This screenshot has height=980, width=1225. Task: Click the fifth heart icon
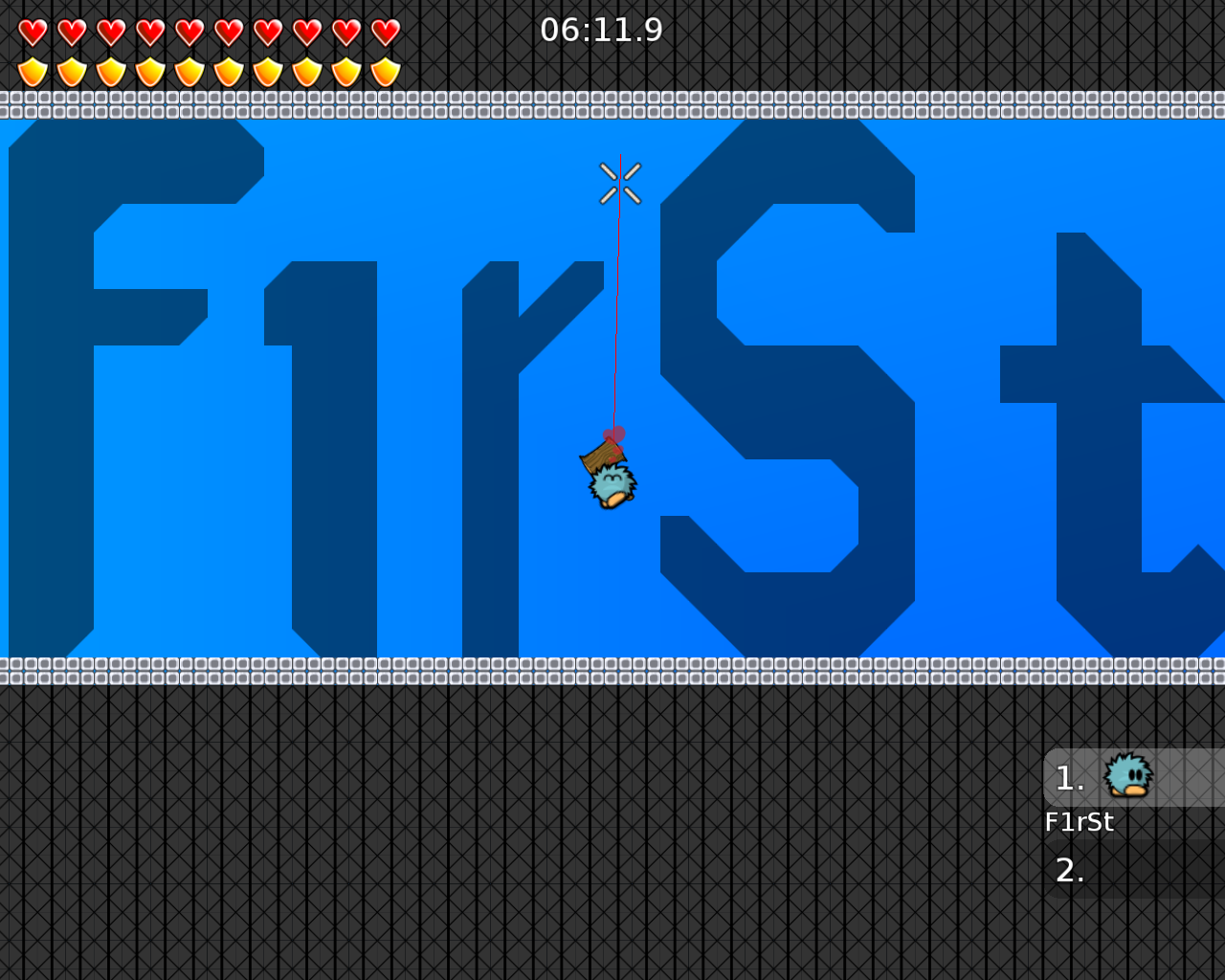pyautogui.click(x=188, y=30)
